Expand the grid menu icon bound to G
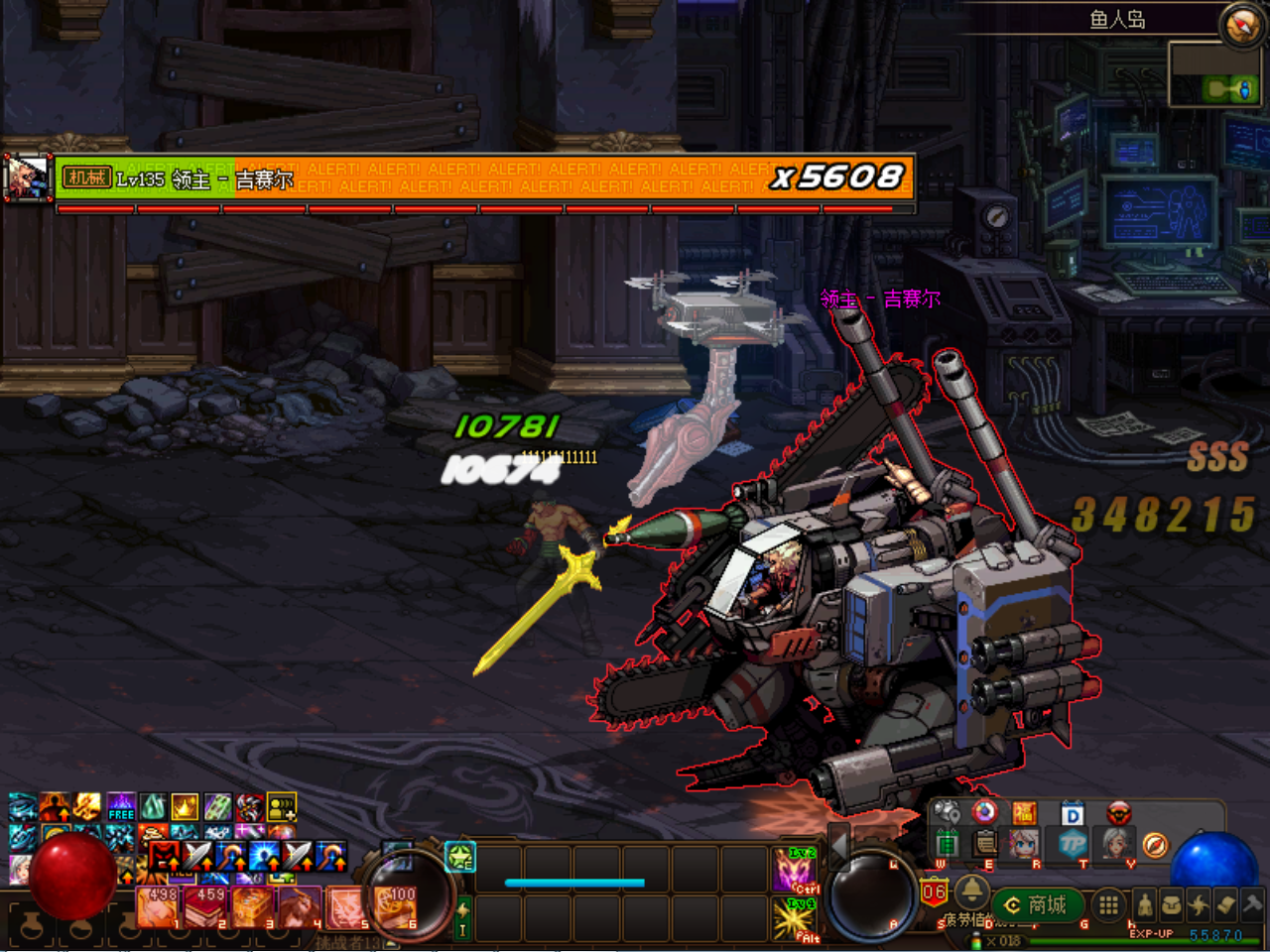Image resolution: width=1270 pixels, height=952 pixels. 1110,905
